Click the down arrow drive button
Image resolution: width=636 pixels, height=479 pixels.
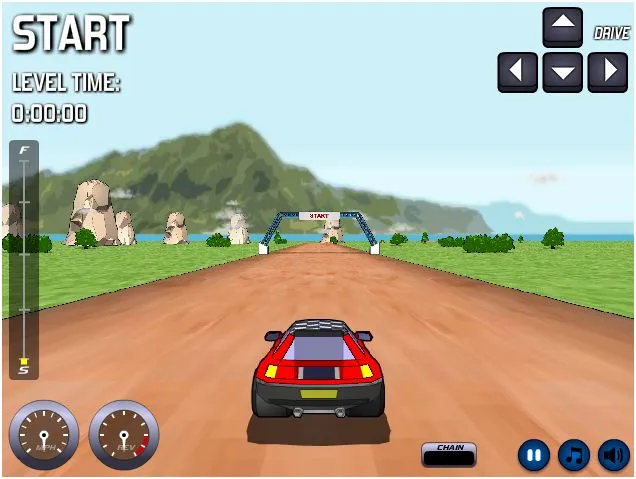click(562, 72)
